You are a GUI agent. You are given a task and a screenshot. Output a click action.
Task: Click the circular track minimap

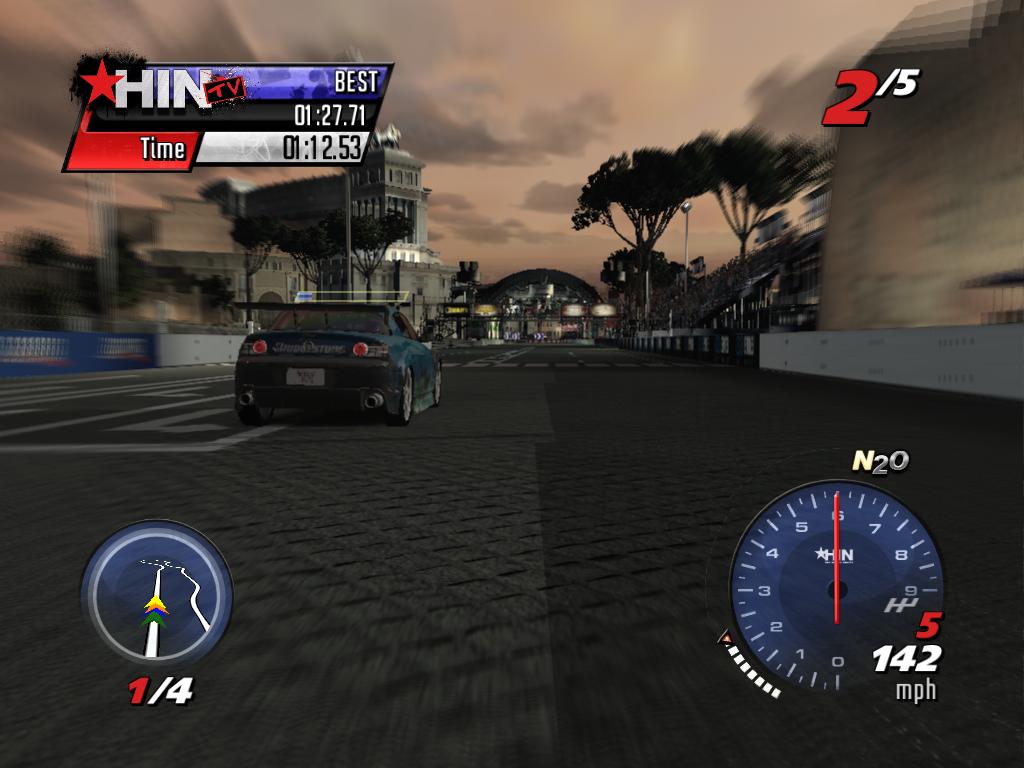(156, 597)
